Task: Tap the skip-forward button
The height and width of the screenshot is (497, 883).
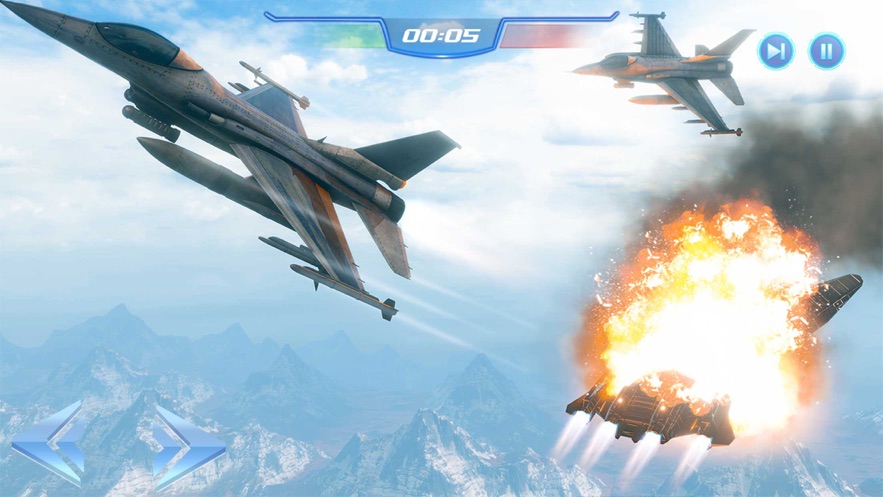Action: 776,50
